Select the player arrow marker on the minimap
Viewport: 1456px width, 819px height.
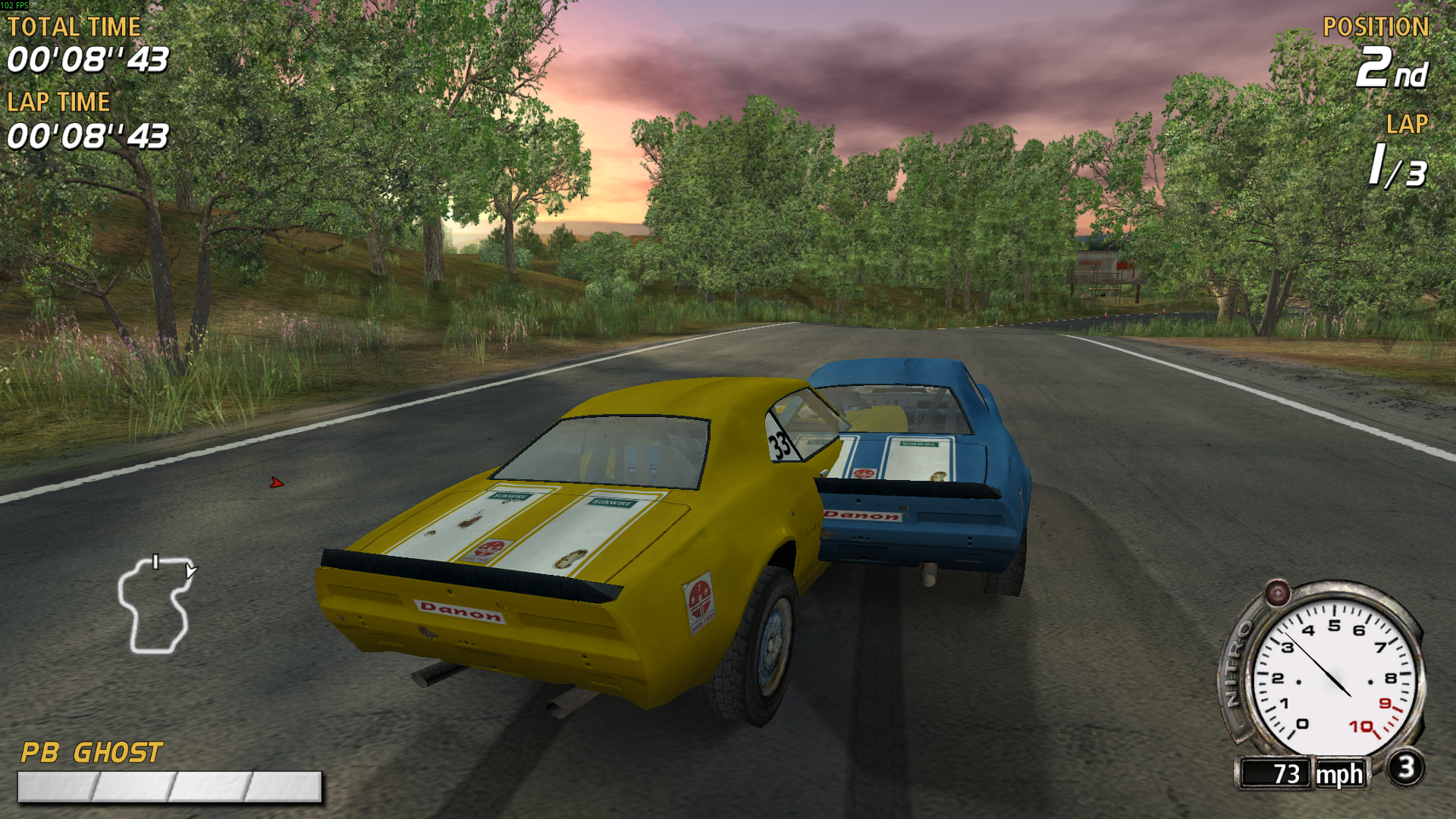190,570
